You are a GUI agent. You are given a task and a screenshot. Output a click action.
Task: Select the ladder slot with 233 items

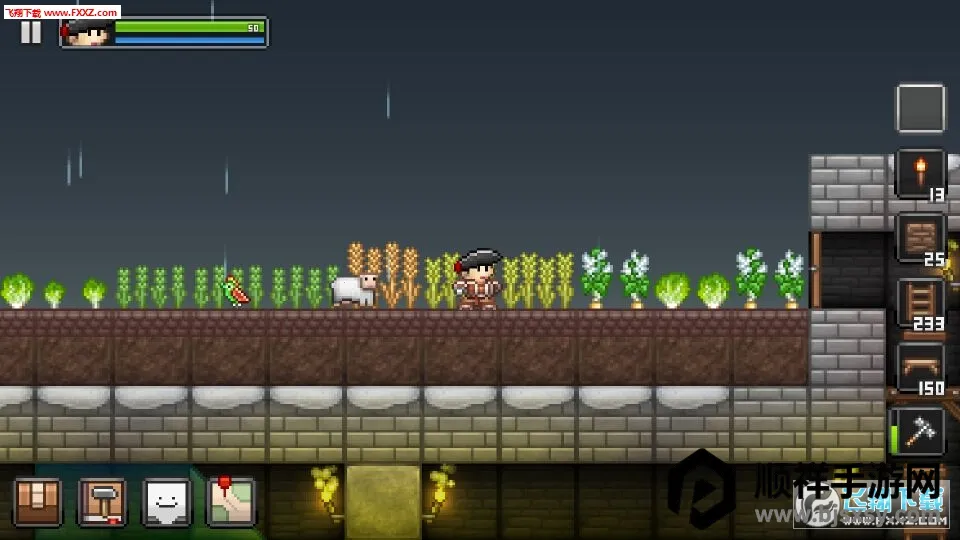920,303
